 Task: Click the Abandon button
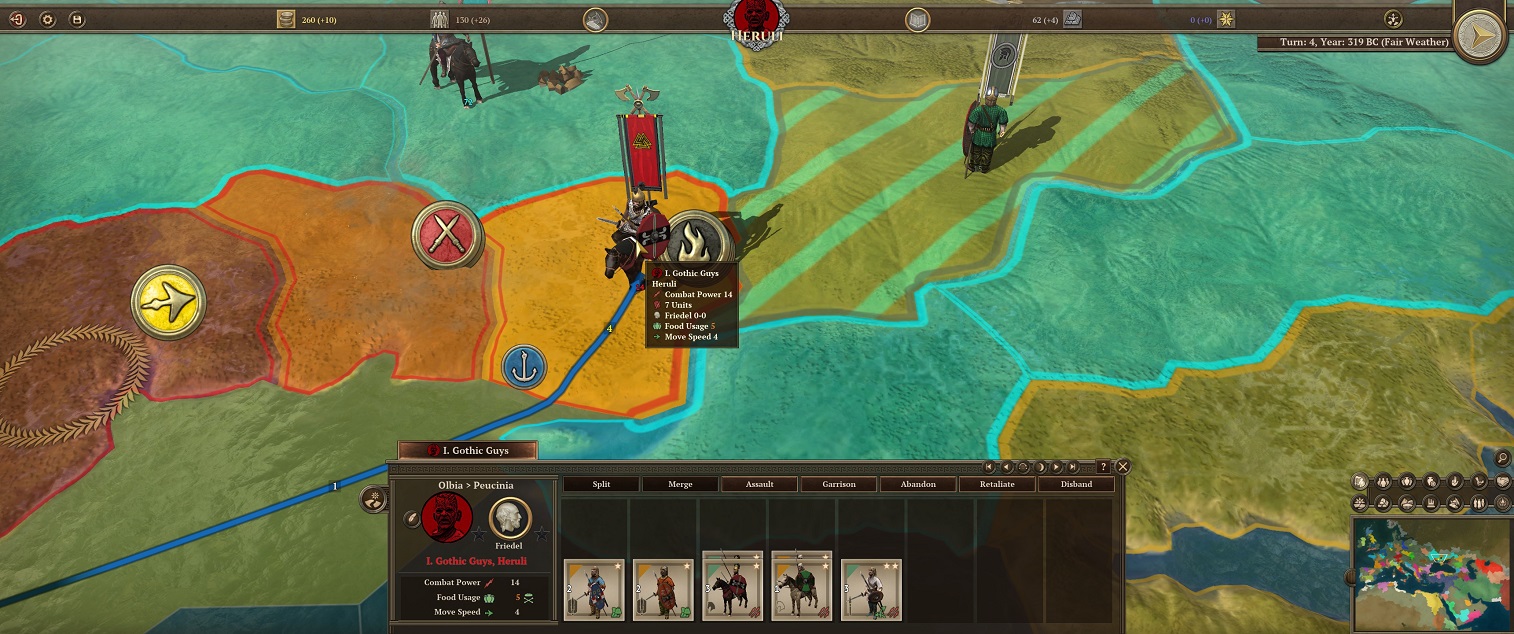pos(918,484)
